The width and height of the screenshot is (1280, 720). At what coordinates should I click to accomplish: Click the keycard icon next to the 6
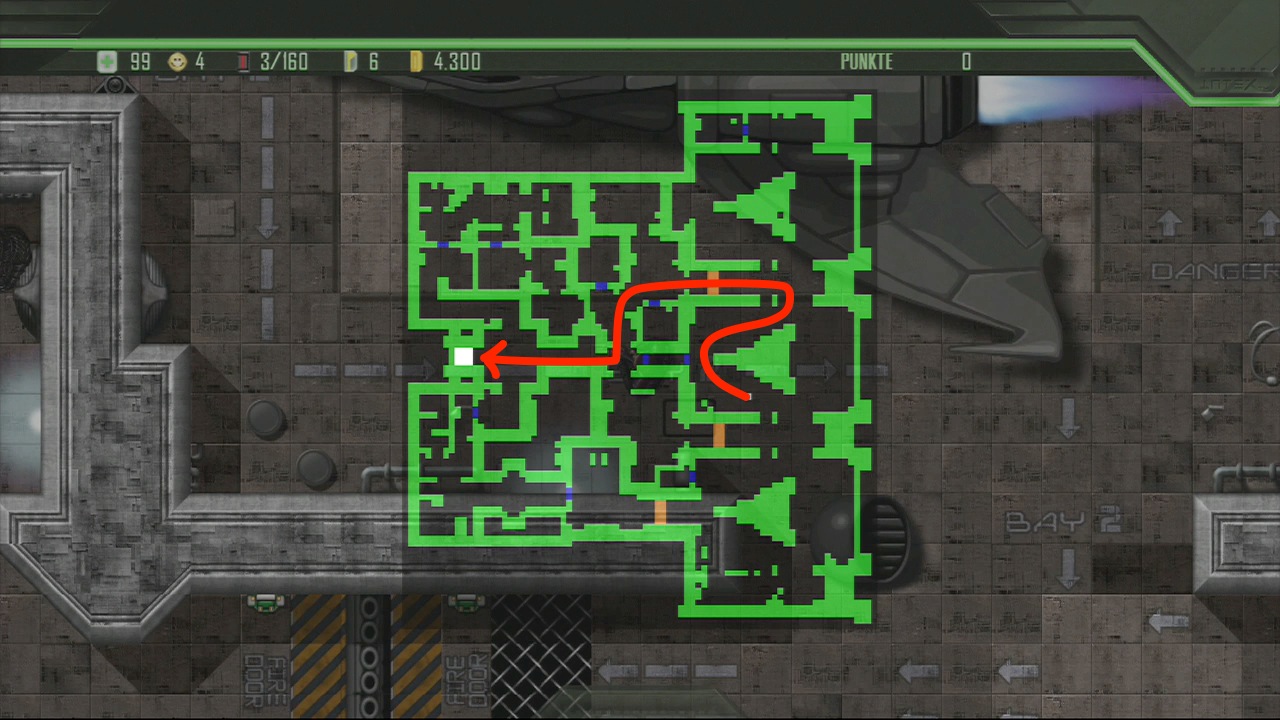click(x=352, y=61)
